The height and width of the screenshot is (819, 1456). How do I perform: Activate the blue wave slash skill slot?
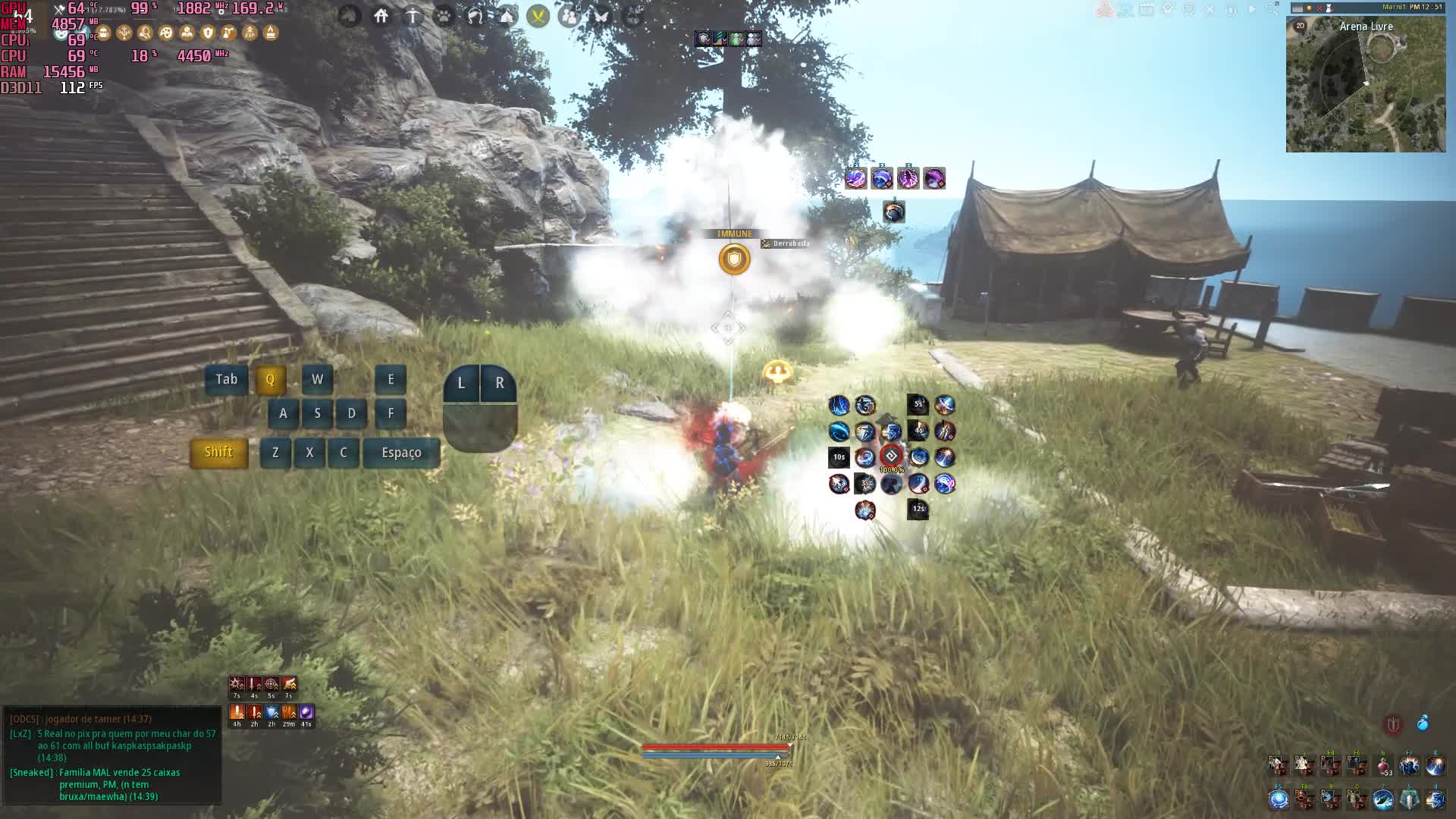click(1382, 799)
